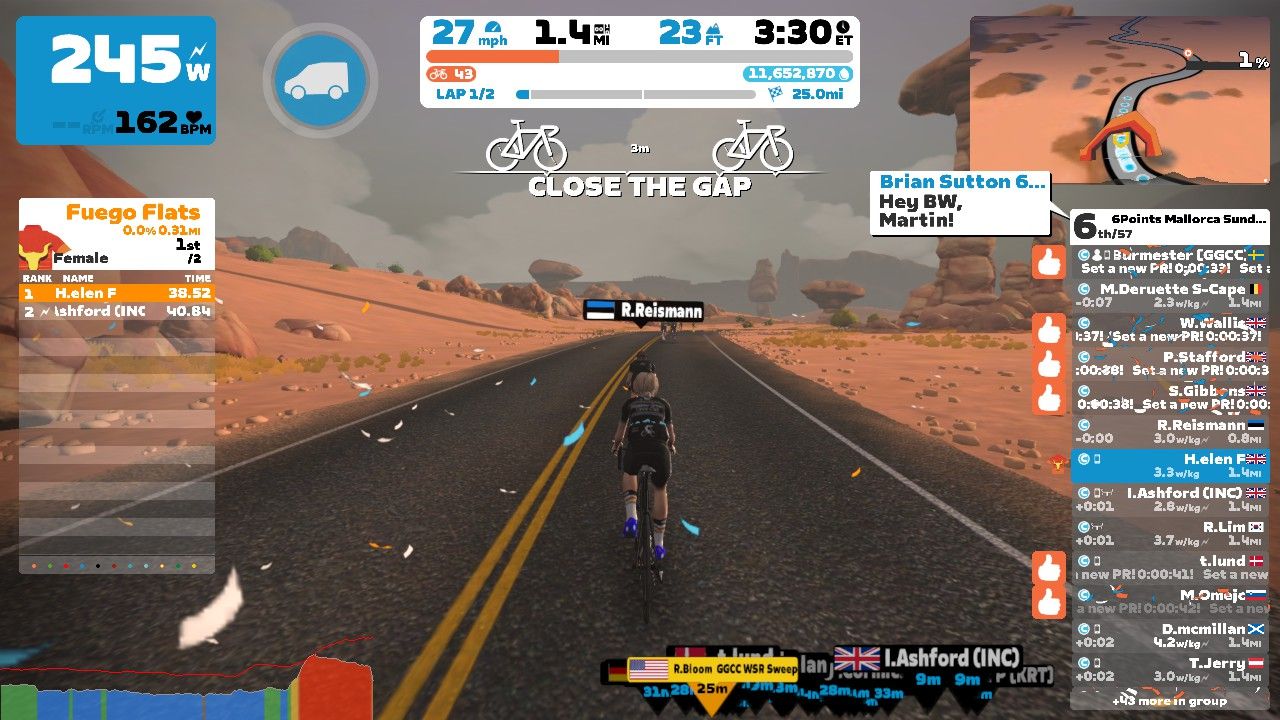1280x720 pixels.
Task: Give t.lund a Ride On
Action: pos(1049,568)
